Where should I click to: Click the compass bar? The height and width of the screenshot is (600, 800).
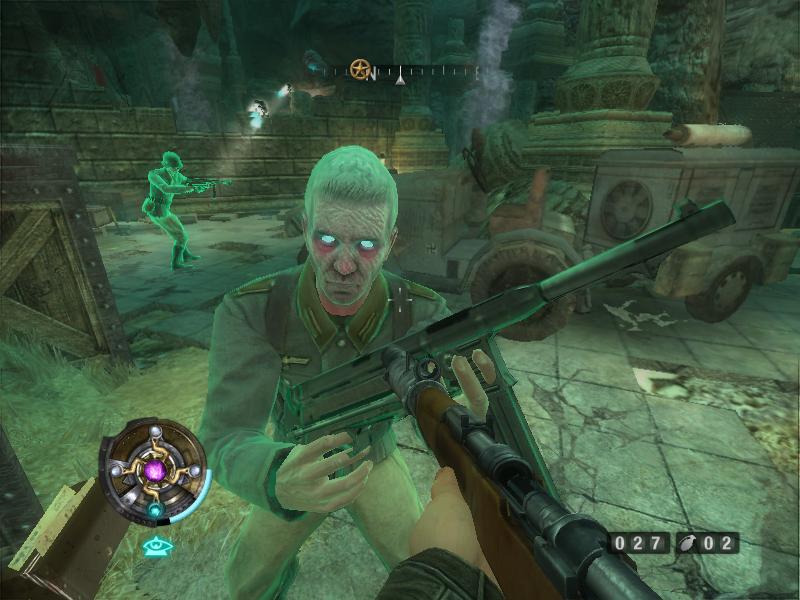click(x=400, y=72)
